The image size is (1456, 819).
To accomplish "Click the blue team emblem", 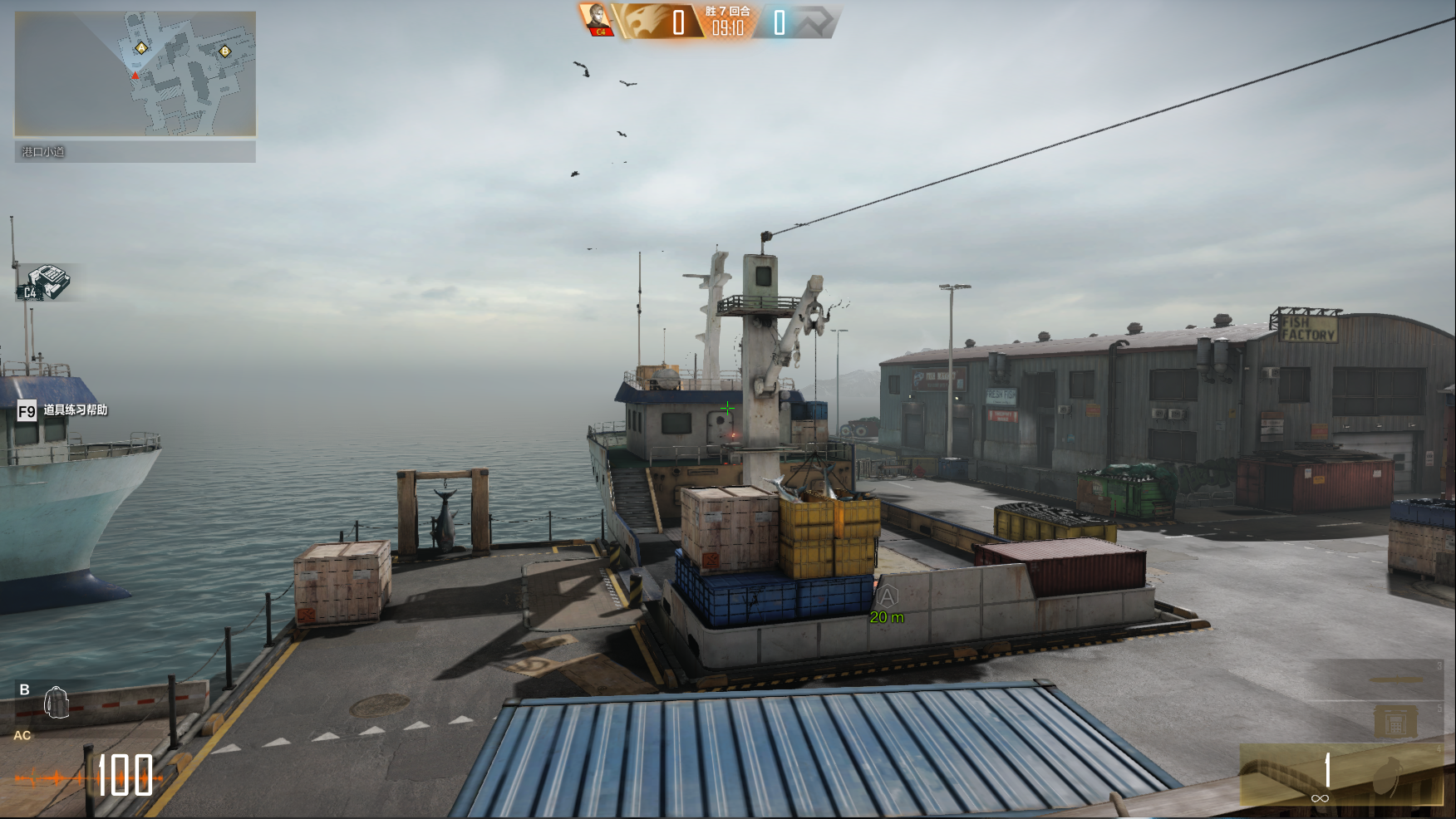I will coord(812,22).
